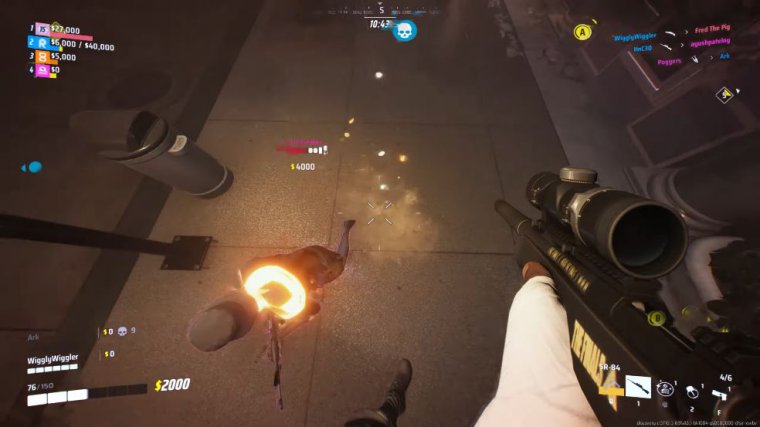Click the first-place pink team badge

pyautogui.click(x=43, y=30)
